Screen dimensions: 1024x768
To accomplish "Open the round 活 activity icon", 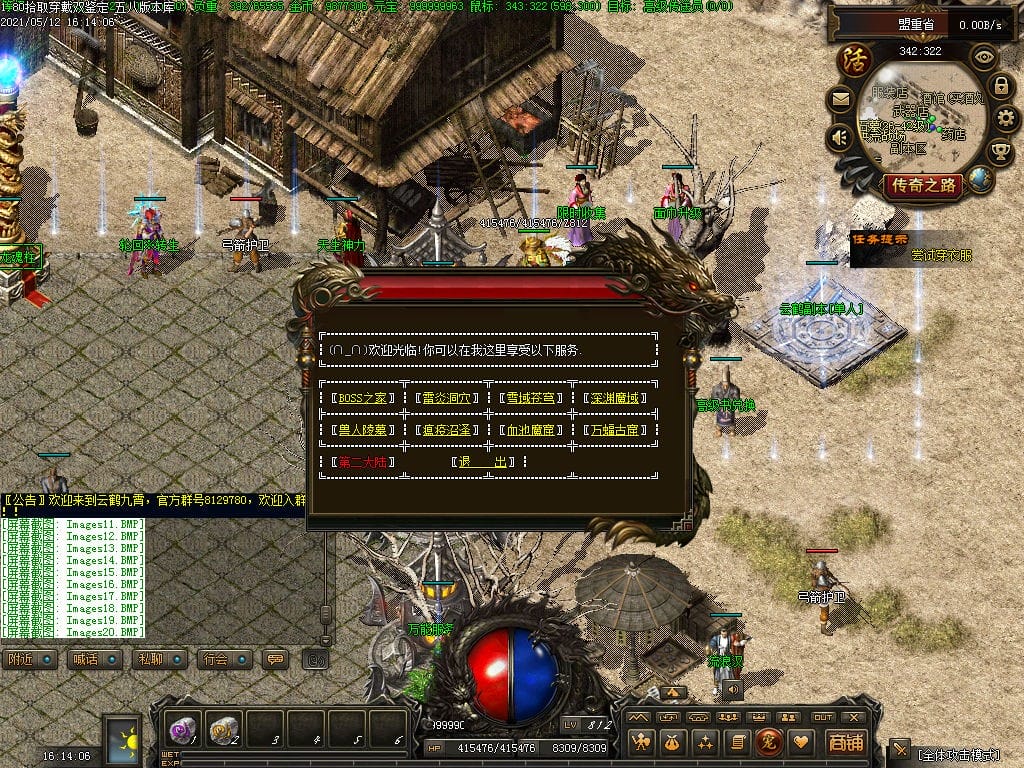I will (x=855, y=59).
